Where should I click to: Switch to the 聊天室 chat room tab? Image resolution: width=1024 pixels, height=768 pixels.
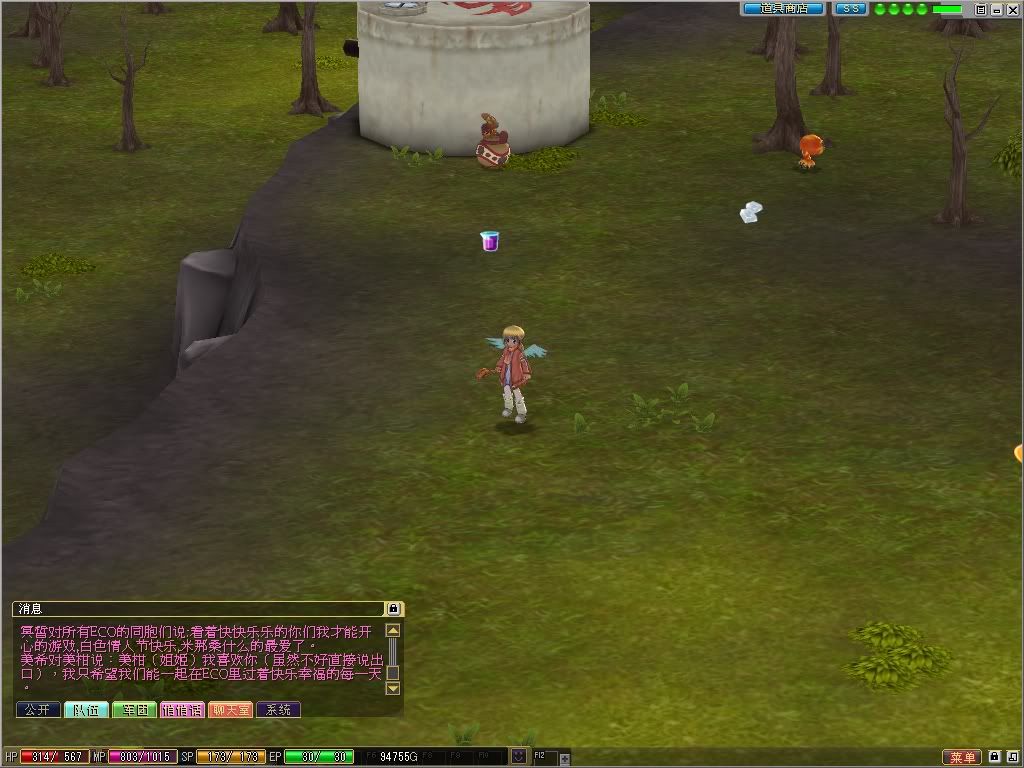click(x=230, y=710)
